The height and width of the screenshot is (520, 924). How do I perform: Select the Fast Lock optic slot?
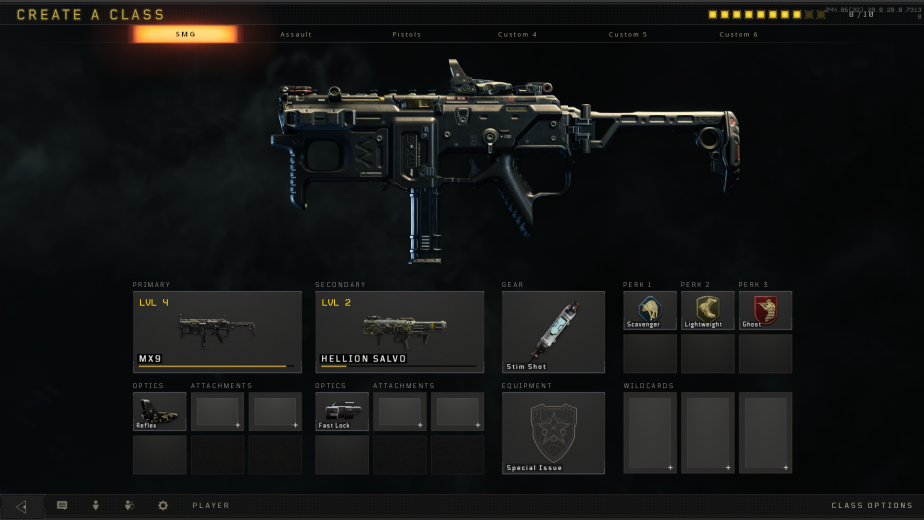tap(342, 411)
